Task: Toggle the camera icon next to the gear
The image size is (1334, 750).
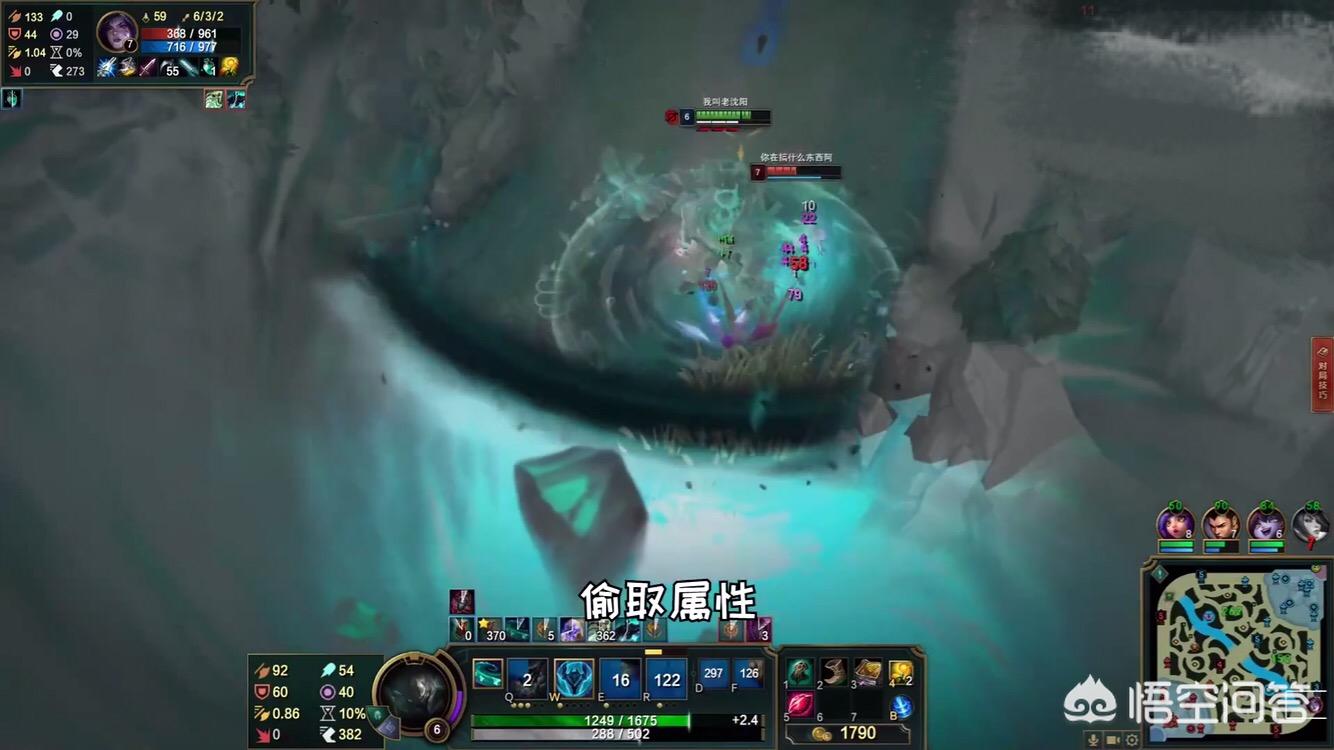Action: pyautogui.click(x=1112, y=739)
